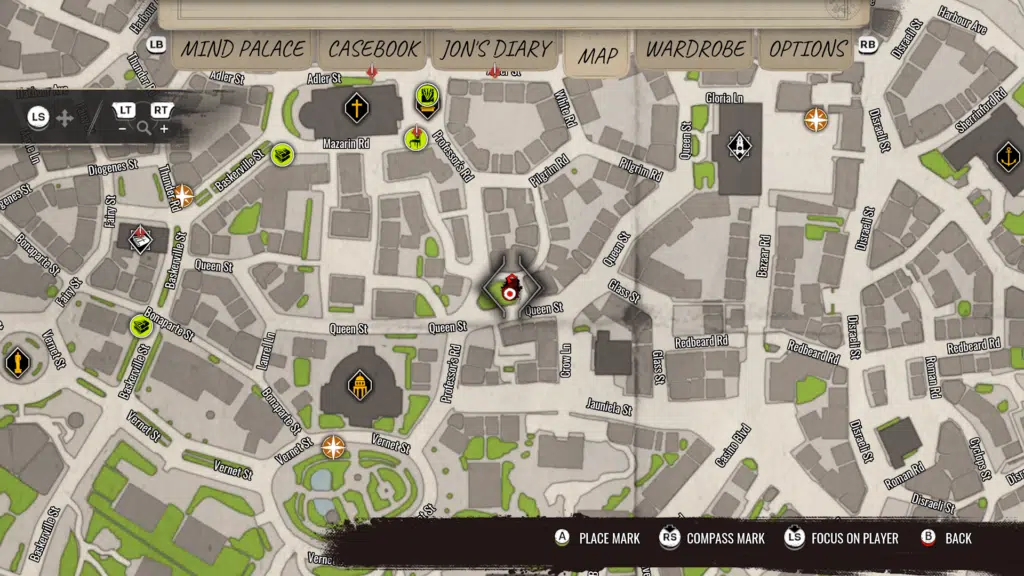Click the green chest marker near Mazarin Rd
This screenshot has width=1024, height=576.
[281, 155]
